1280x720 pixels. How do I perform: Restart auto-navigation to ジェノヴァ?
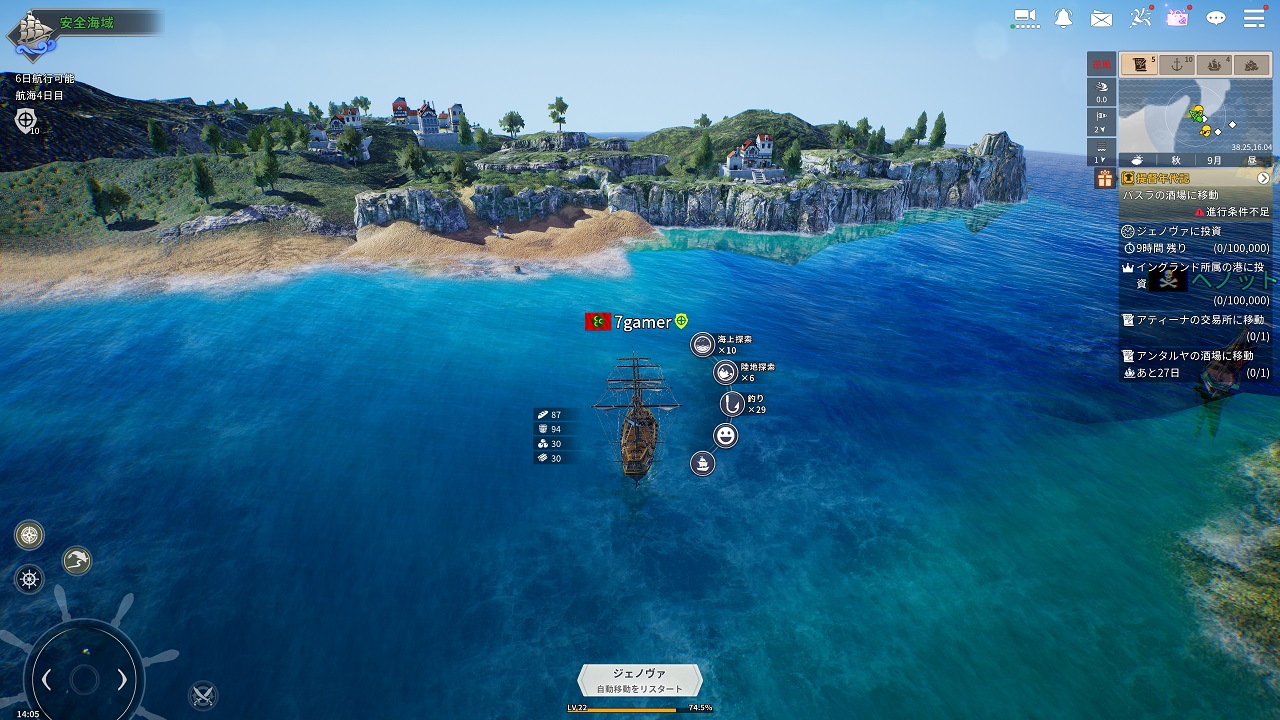coord(640,680)
